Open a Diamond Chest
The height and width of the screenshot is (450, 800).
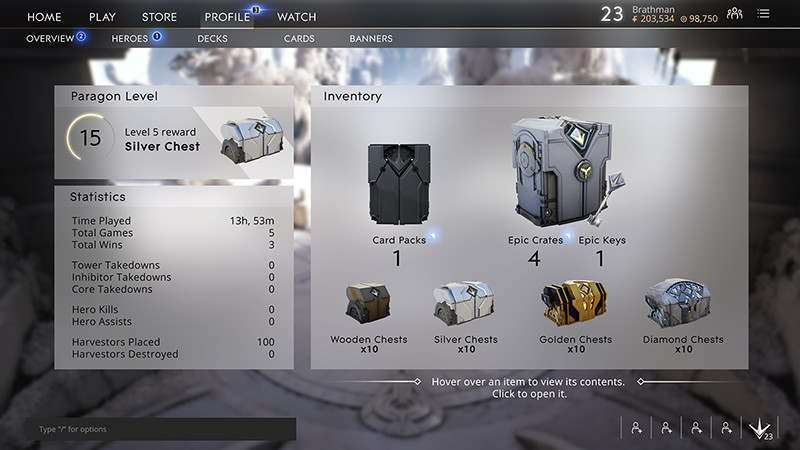point(683,305)
